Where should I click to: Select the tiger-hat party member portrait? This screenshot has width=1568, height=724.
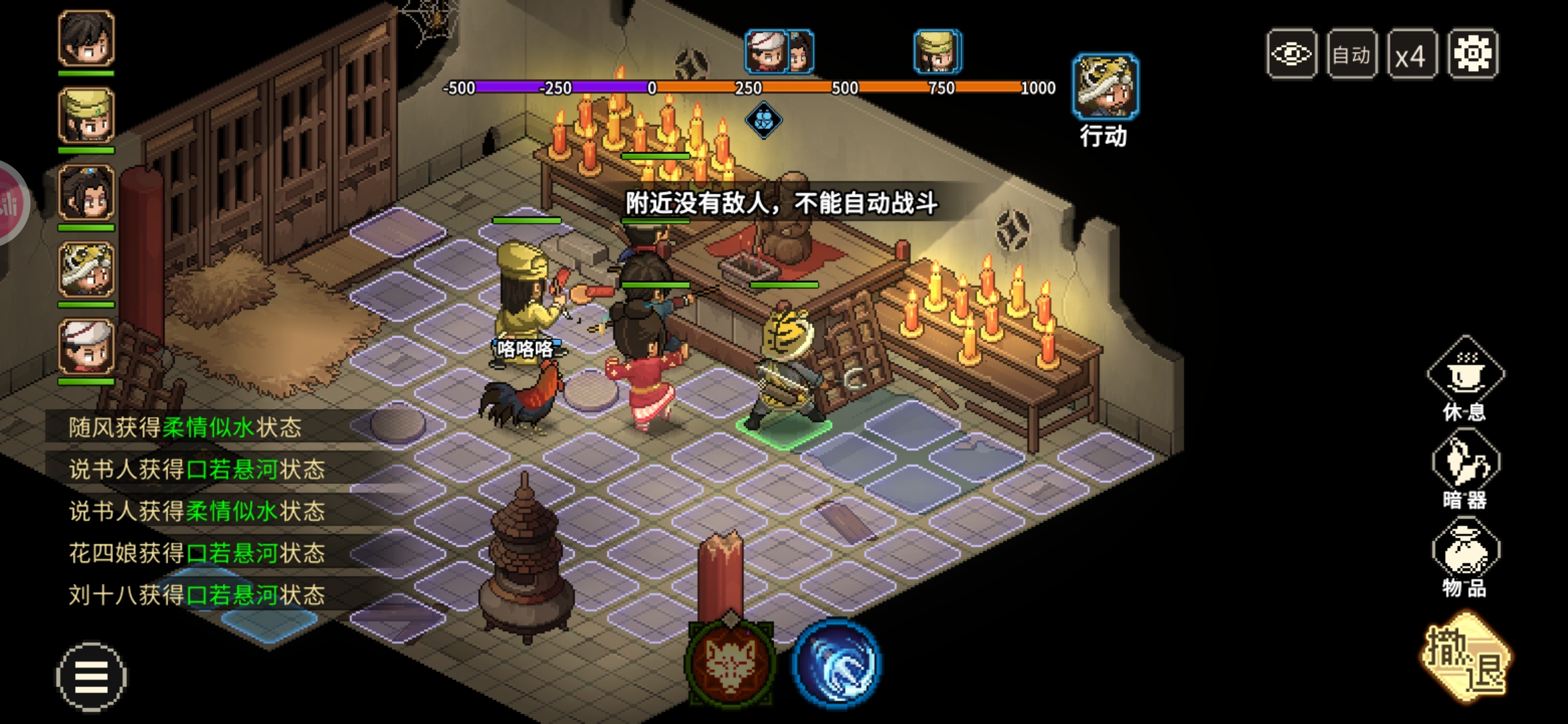86,270
